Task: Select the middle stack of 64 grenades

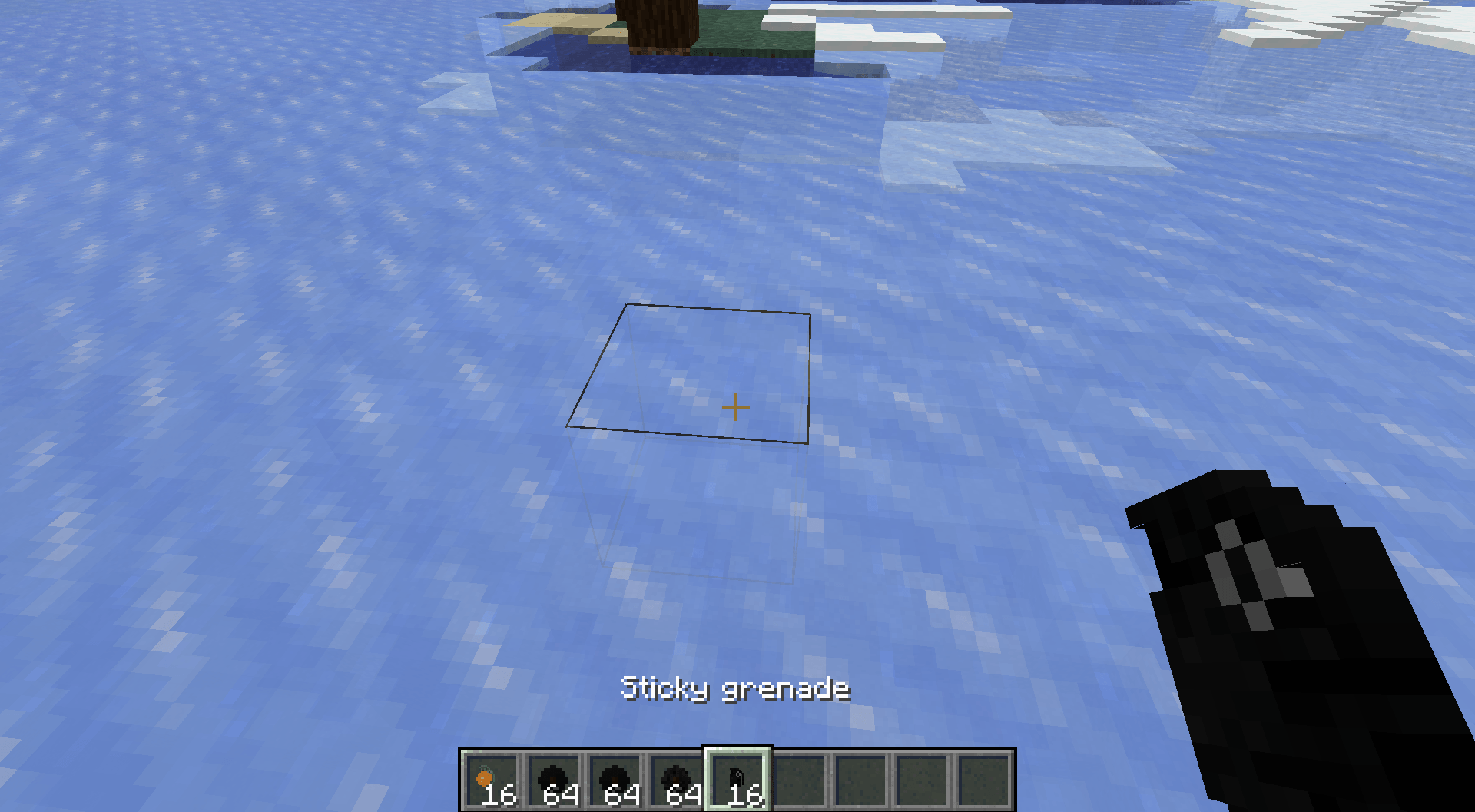Action: click(614, 777)
